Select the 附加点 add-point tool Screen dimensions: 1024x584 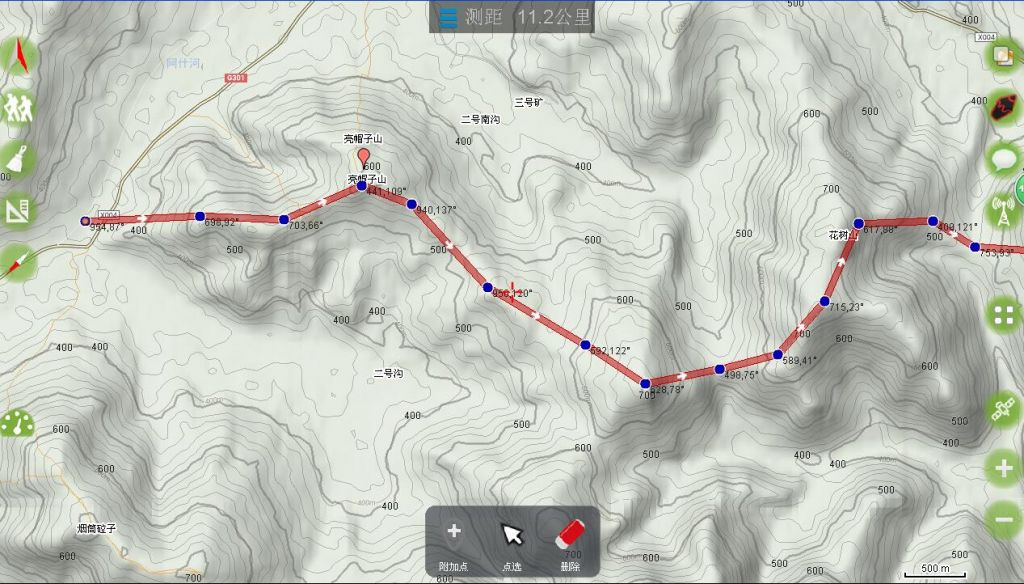pyautogui.click(x=453, y=540)
